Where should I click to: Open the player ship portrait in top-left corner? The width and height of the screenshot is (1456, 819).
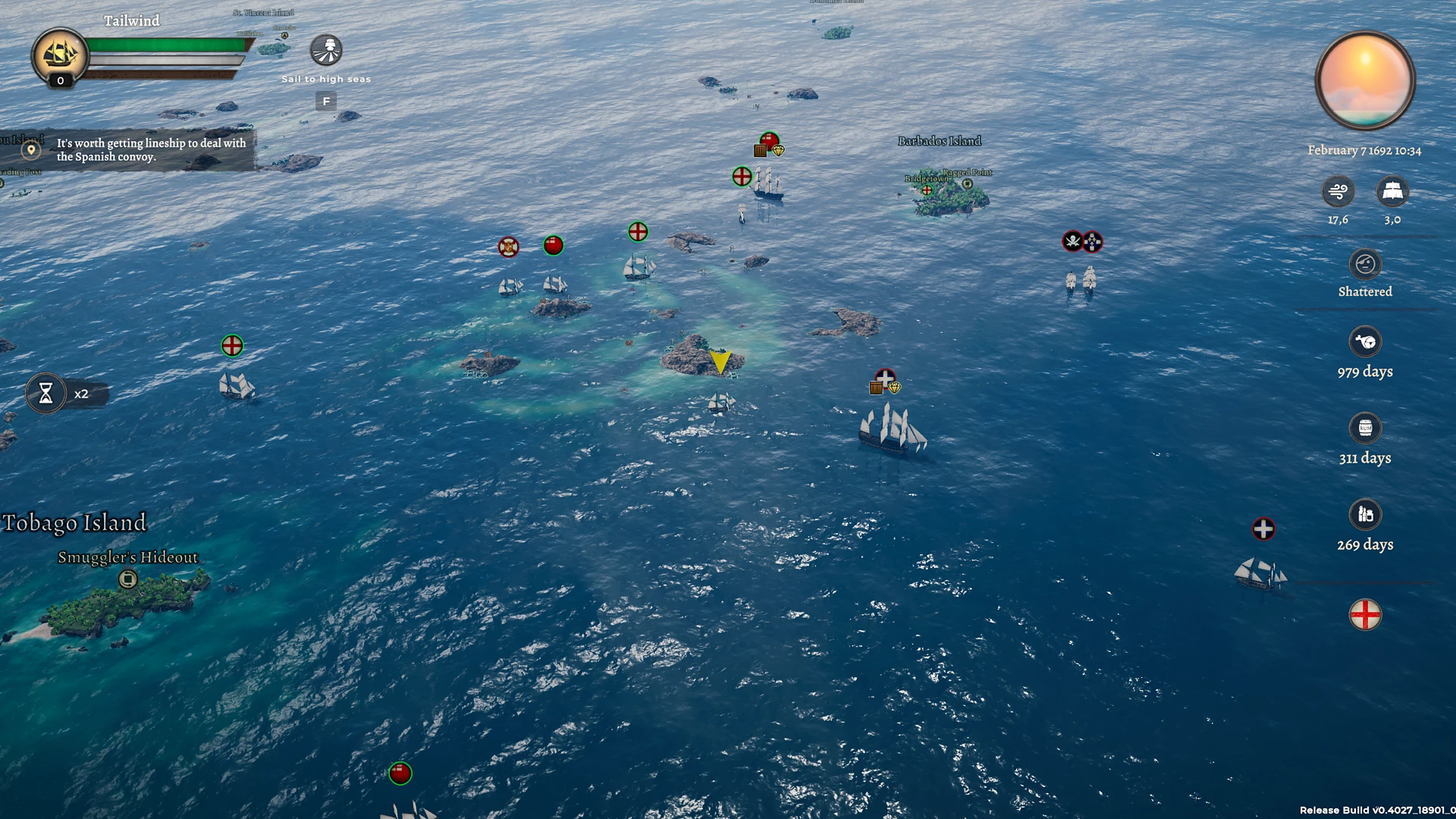pyautogui.click(x=59, y=55)
